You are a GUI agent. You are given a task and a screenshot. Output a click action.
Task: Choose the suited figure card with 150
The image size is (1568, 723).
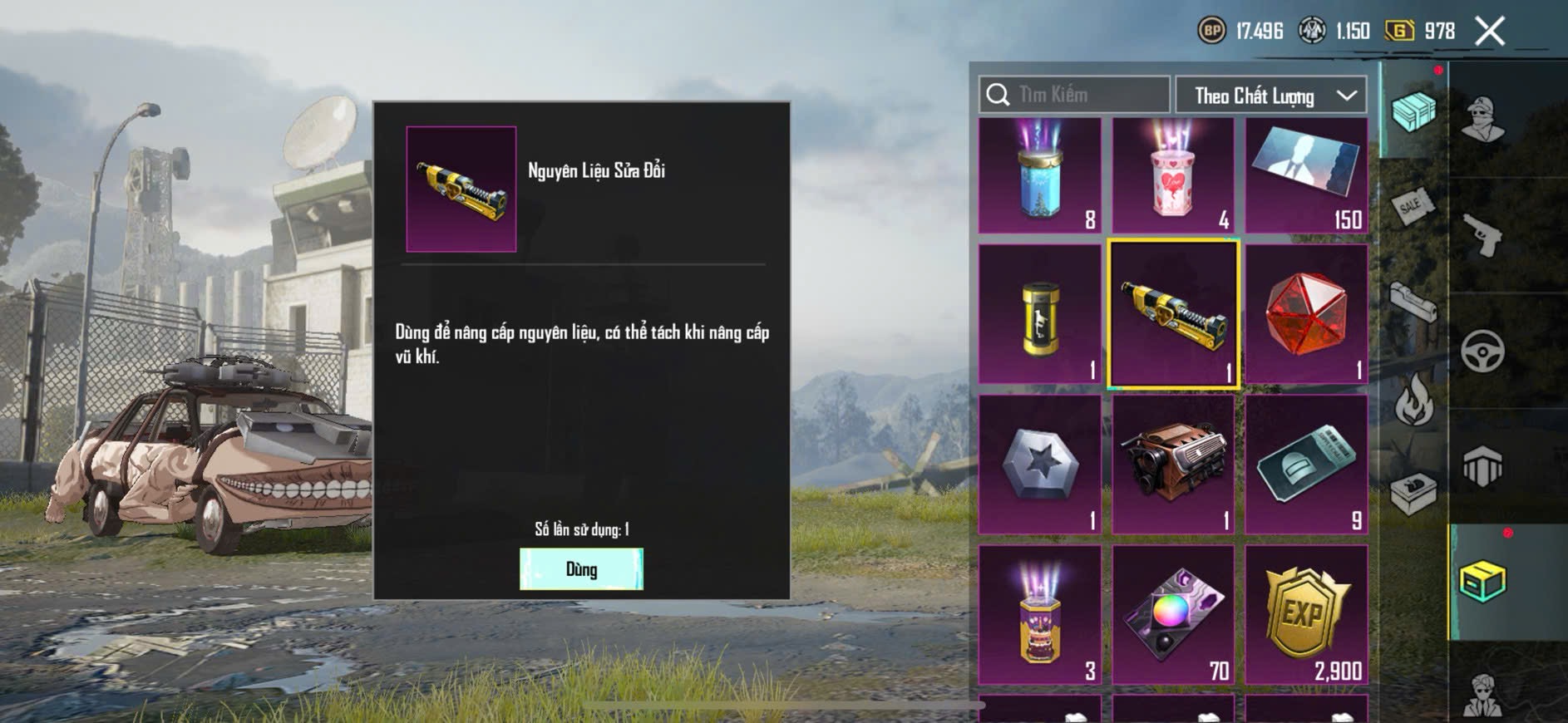point(1306,175)
